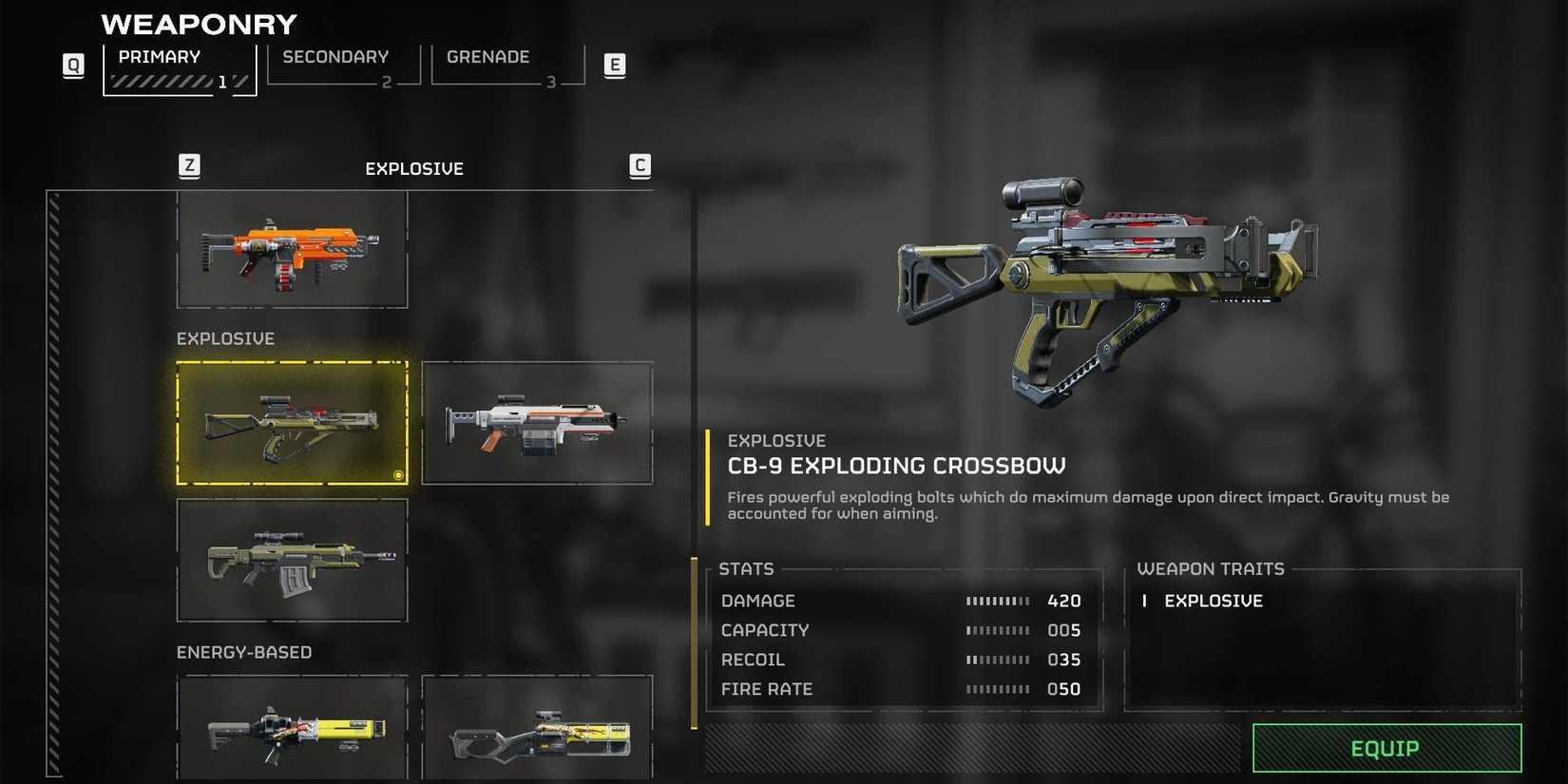Screen dimensions: 1568x784
Task: Select the highlighted CB-9 crossbow thumbnail
Action: (292, 422)
